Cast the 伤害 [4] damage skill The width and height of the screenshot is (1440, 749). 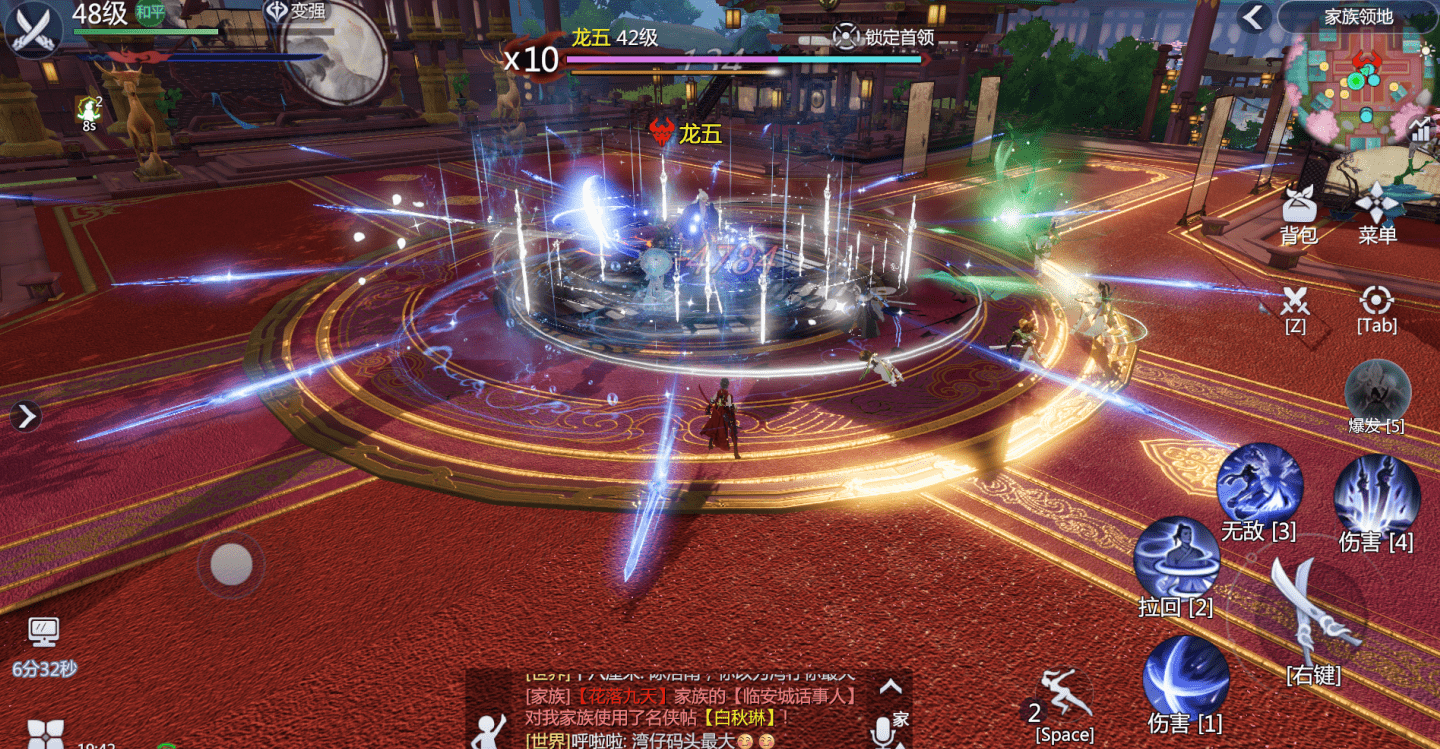coord(1377,496)
